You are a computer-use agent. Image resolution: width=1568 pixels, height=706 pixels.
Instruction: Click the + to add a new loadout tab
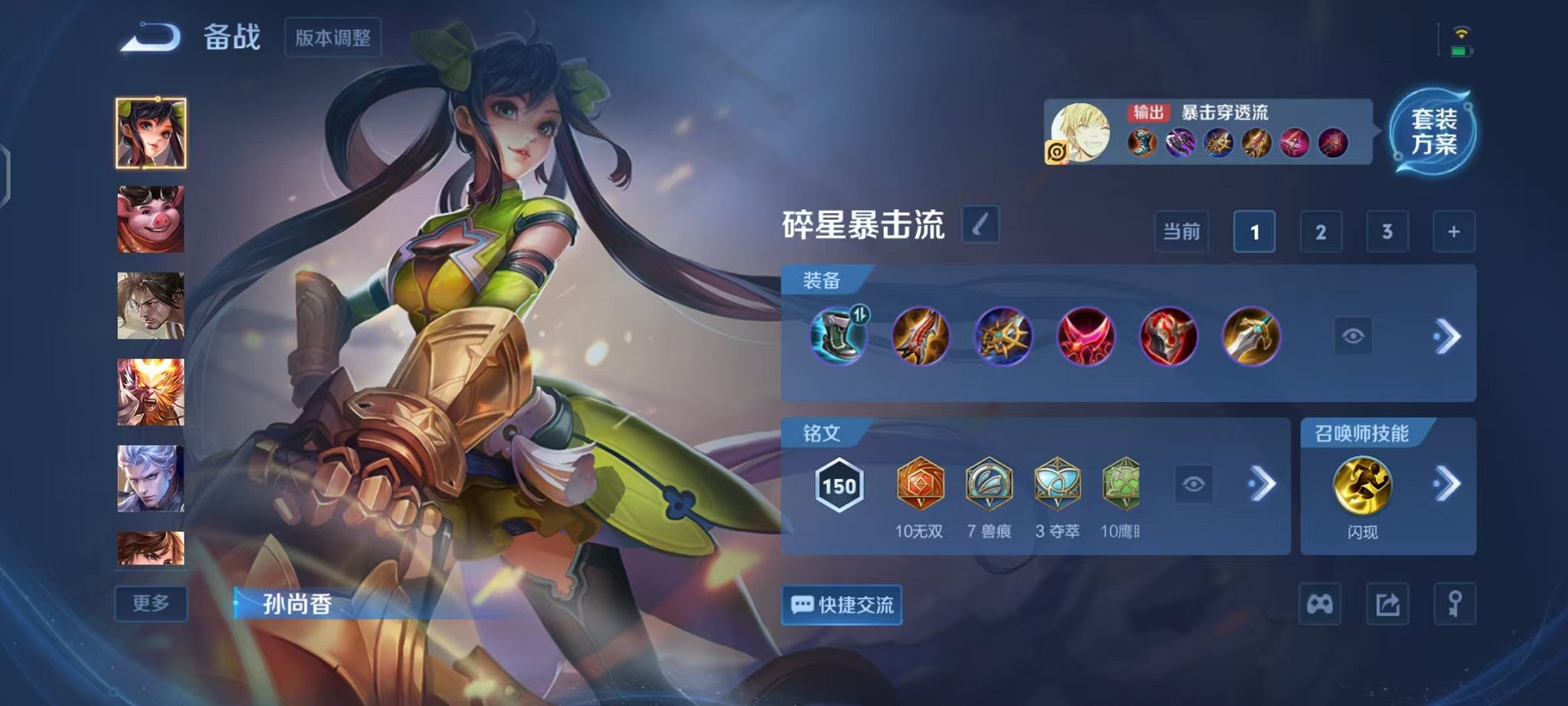point(1453,231)
